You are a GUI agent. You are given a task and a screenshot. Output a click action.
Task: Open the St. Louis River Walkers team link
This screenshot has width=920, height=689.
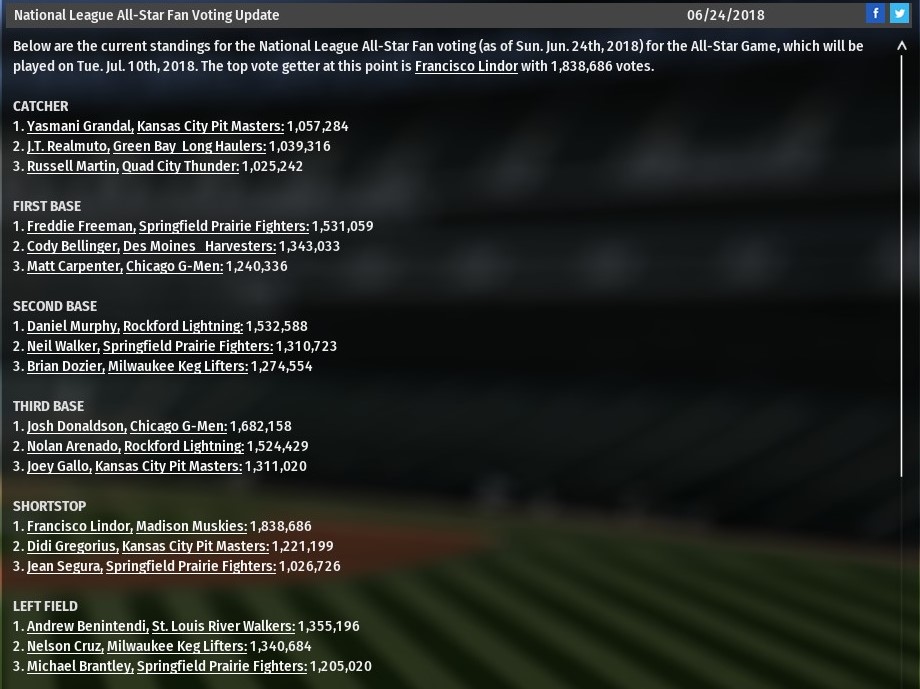click(x=223, y=626)
